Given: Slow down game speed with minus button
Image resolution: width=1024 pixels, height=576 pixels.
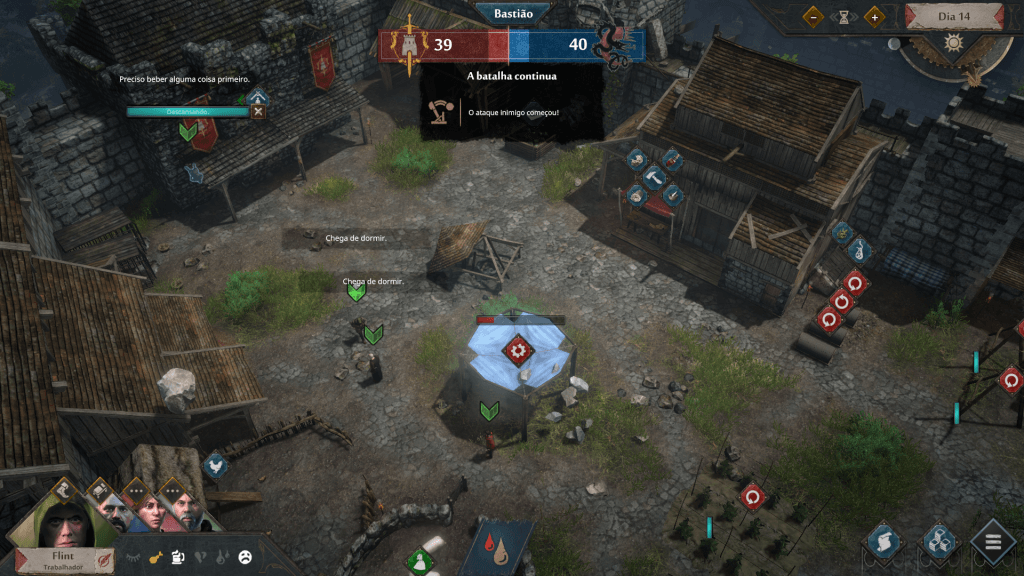Looking at the screenshot, I should pos(815,16).
